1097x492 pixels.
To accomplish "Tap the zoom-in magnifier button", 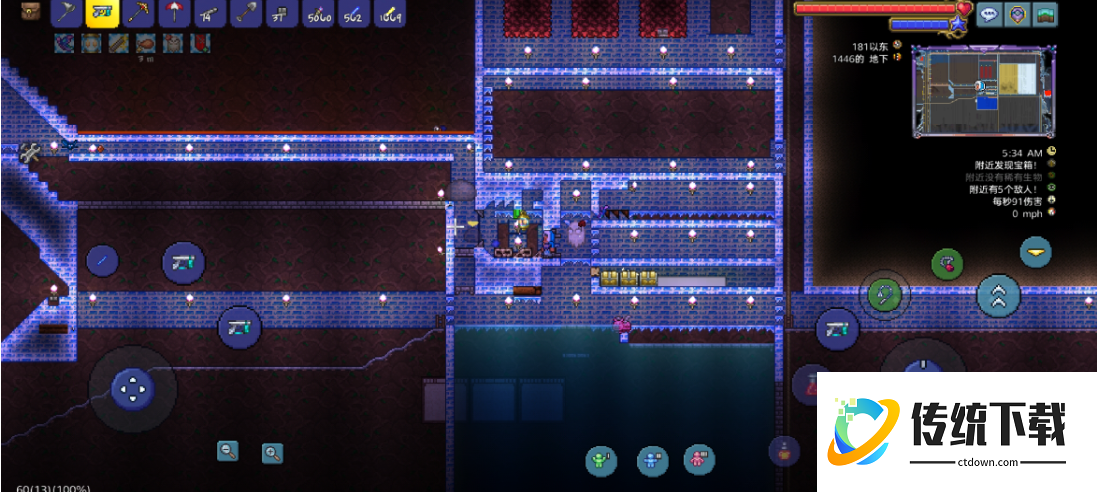I will [272, 453].
